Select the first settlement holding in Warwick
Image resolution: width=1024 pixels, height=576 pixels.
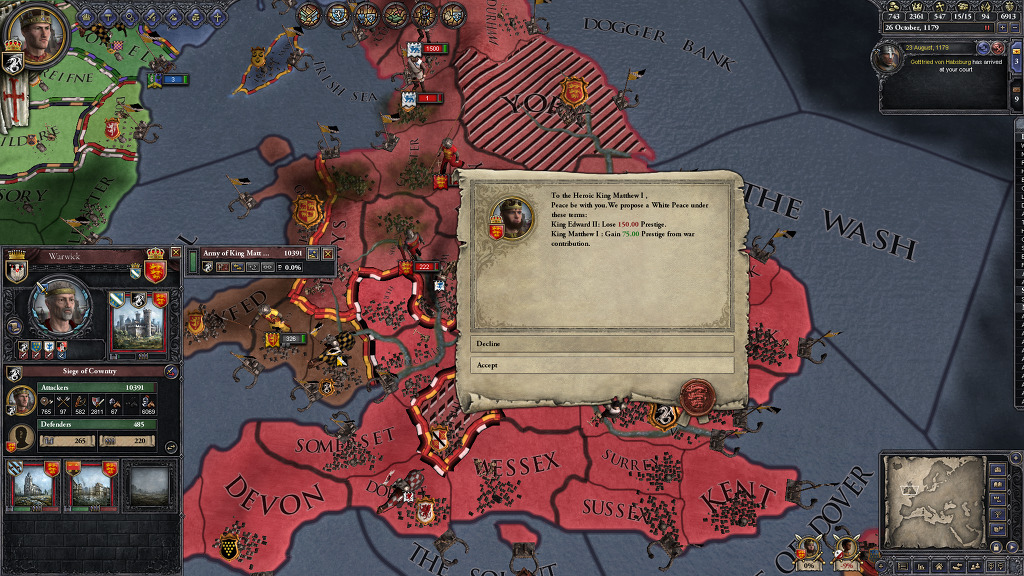tap(34, 485)
